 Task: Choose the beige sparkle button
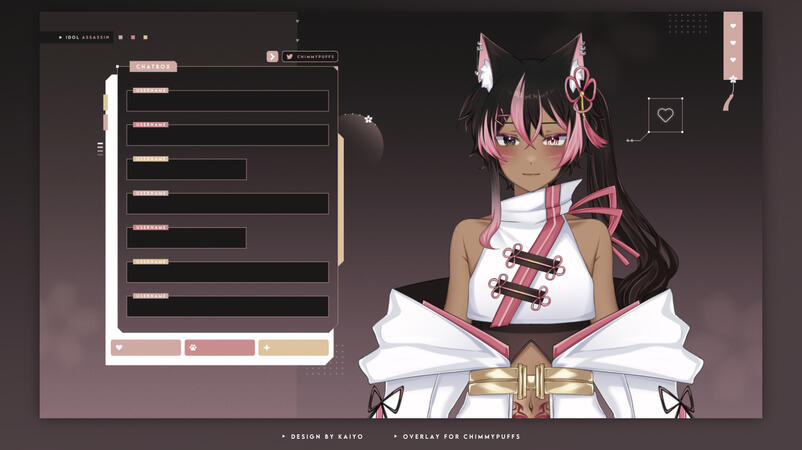tap(293, 348)
